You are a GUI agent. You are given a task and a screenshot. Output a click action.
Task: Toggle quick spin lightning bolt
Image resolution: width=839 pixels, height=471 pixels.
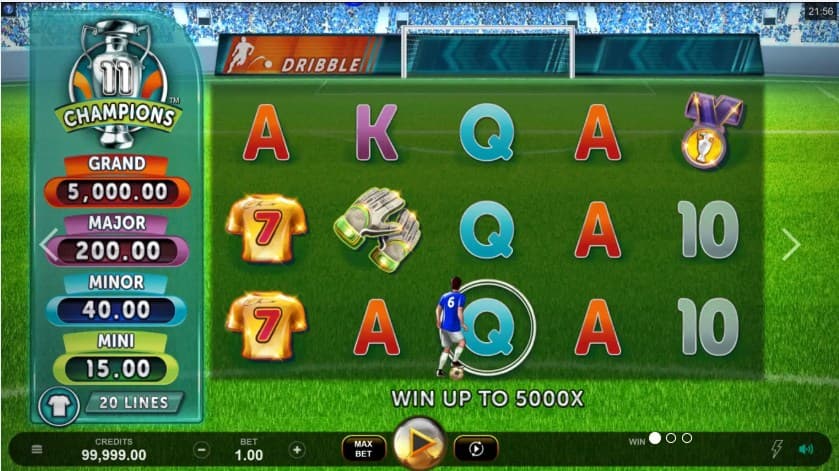pos(777,450)
